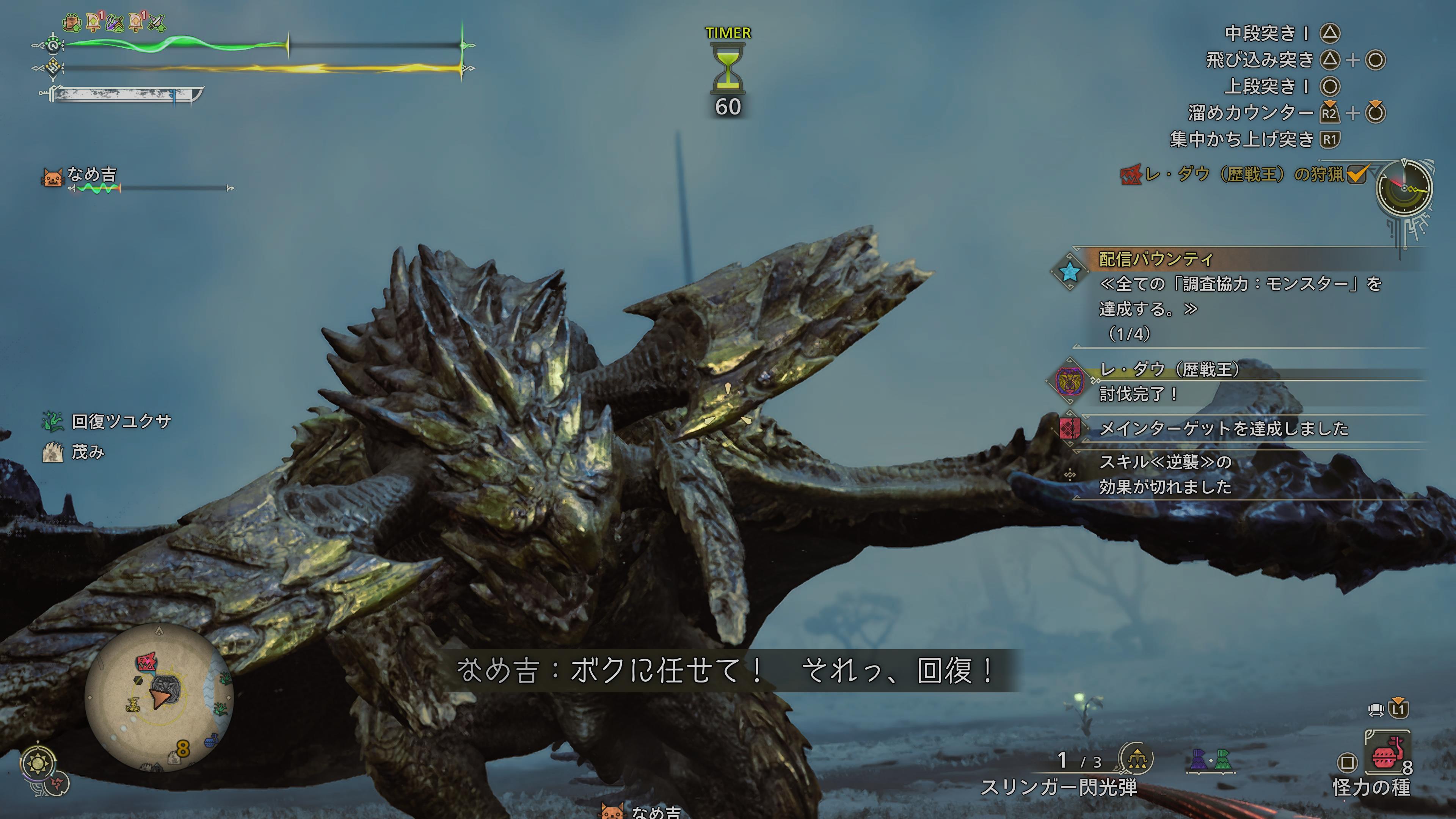Image resolution: width=1456 pixels, height=819 pixels.
Task: Select the green mantle icon
Action: (1222, 759)
